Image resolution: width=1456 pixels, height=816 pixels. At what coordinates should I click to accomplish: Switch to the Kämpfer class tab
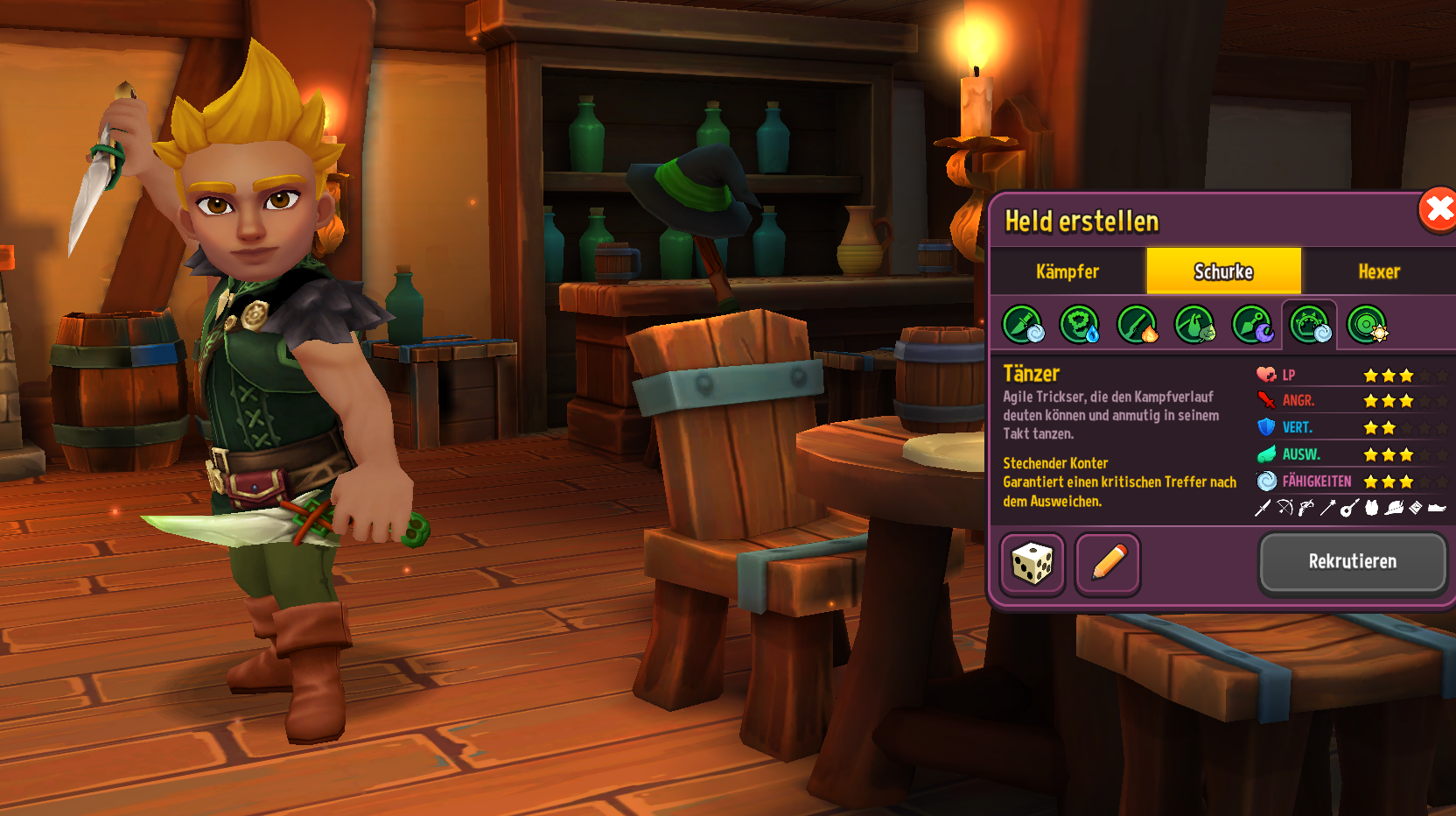[x=1067, y=271]
